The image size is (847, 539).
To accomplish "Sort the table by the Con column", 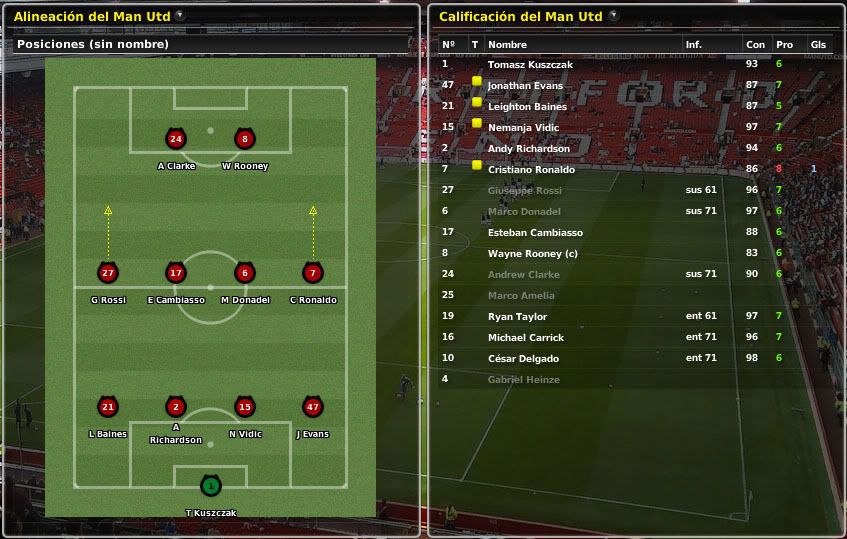I will click(x=755, y=45).
